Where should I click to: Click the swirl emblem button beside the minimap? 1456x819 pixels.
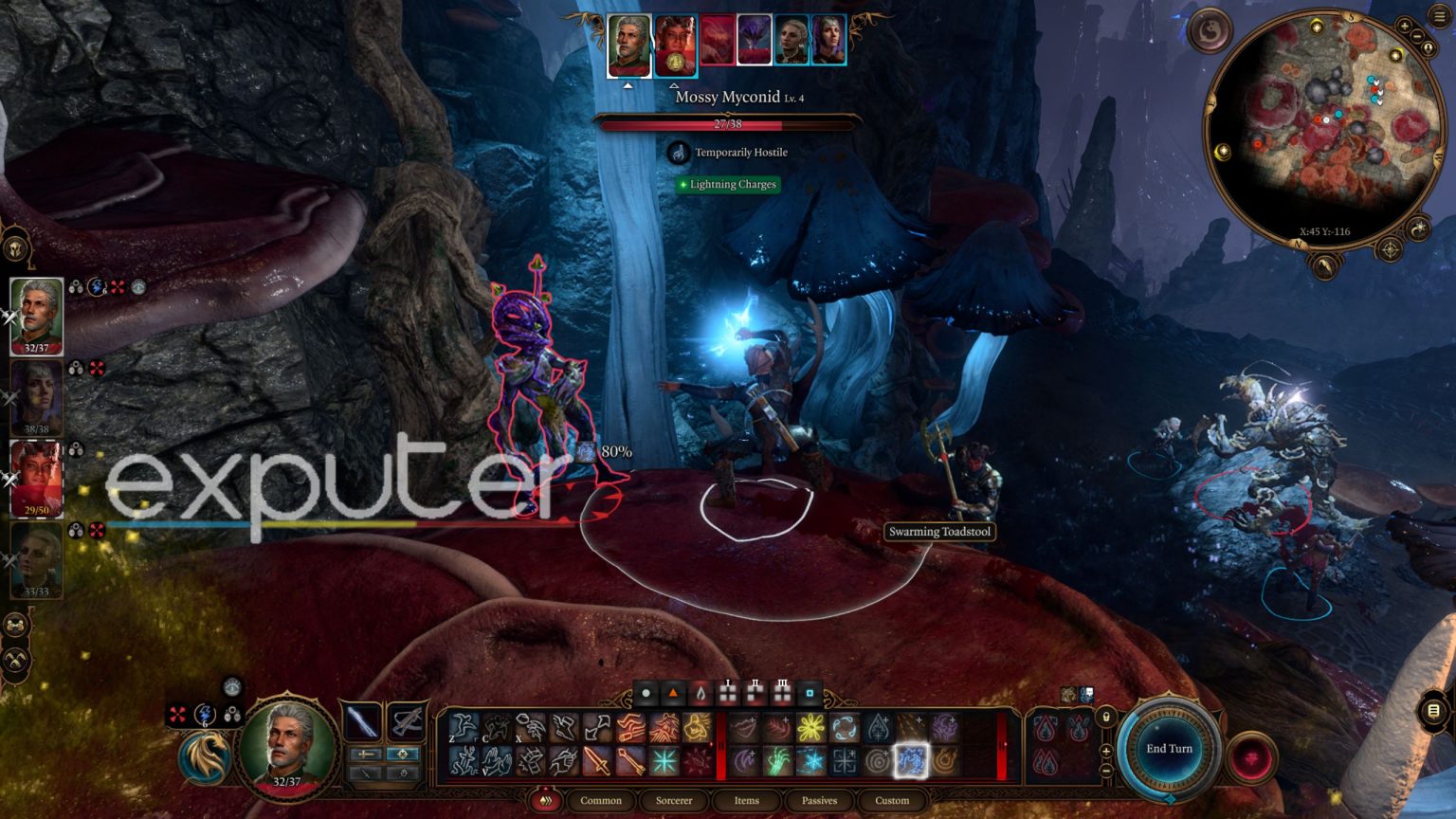pos(1210,31)
